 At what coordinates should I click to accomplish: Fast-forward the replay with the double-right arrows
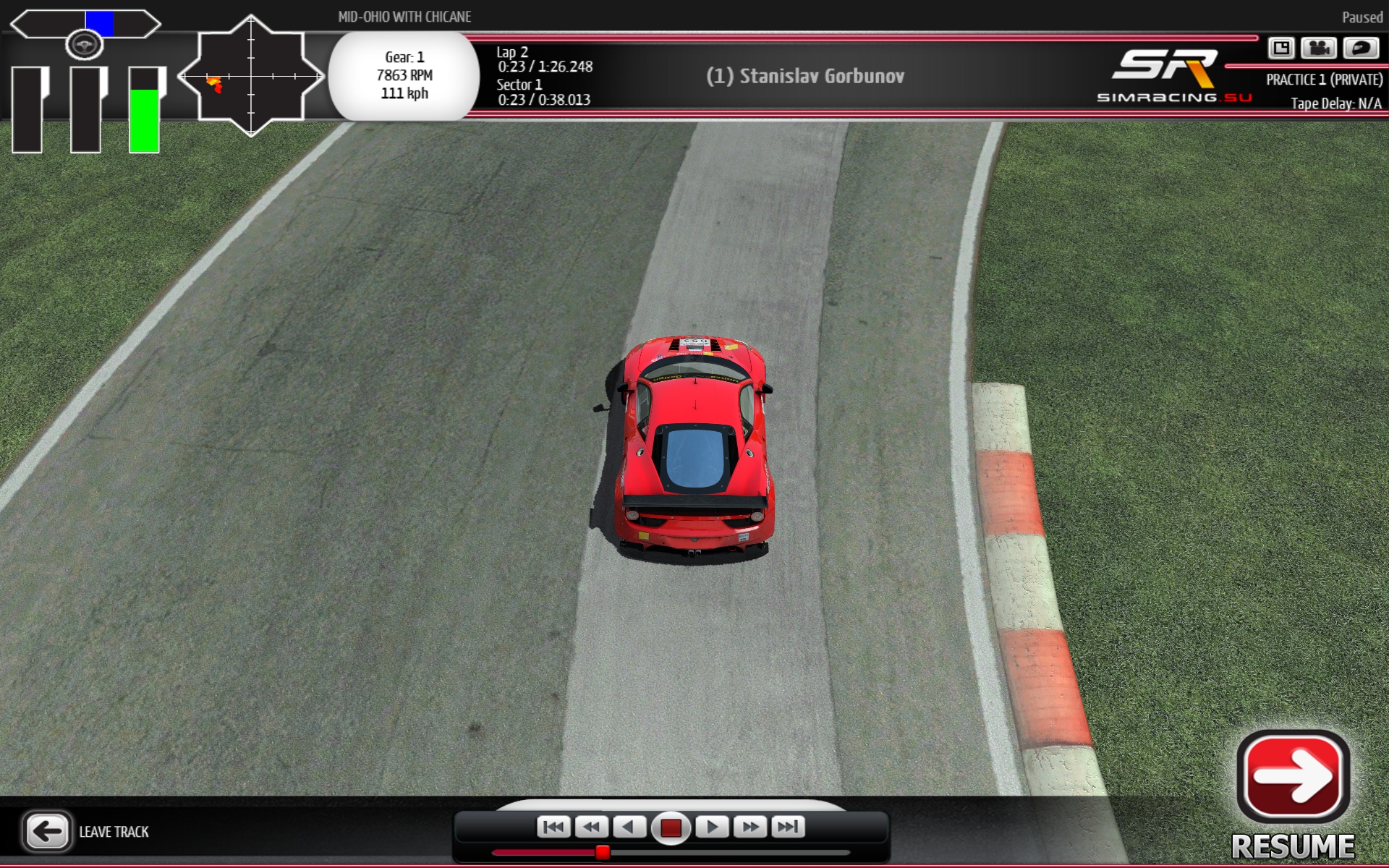(x=750, y=827)
